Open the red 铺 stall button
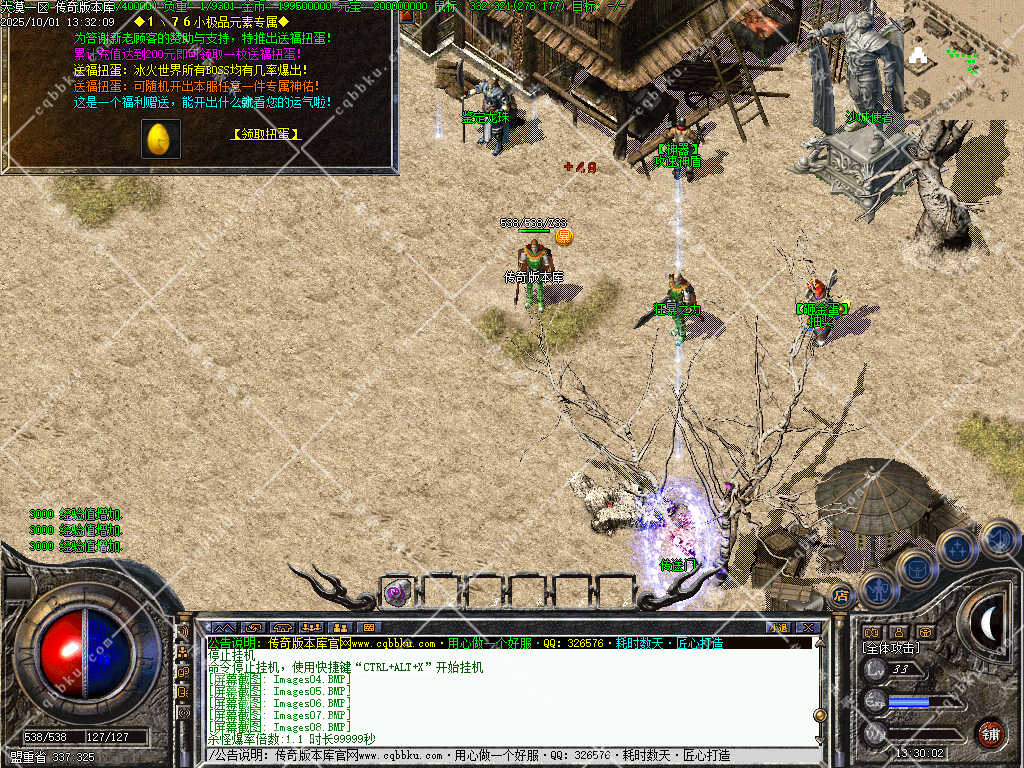 [x=990, y=733]
